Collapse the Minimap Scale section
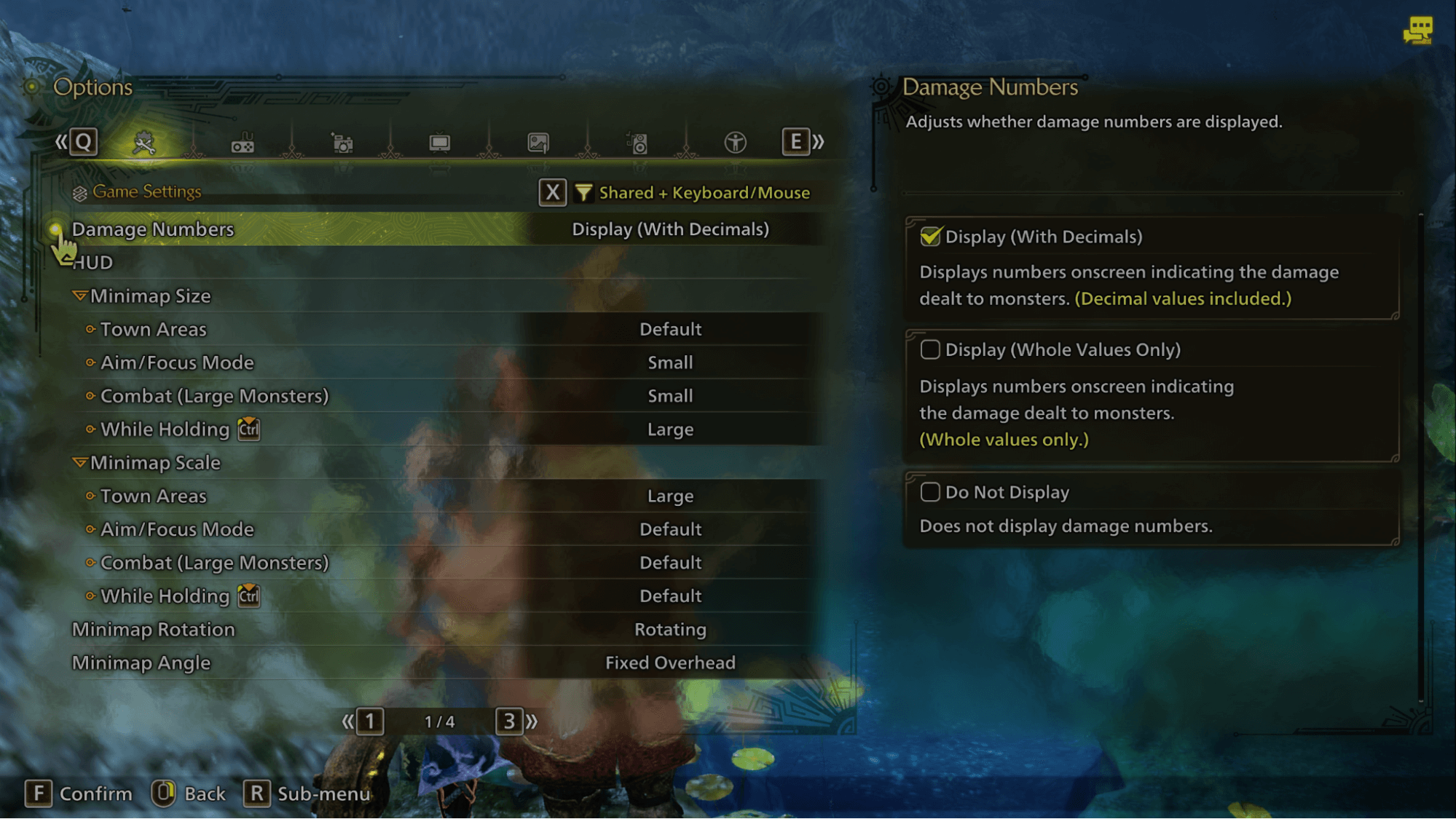The height and width of the screenshot is (819, 1456). (x=80, y=463)
